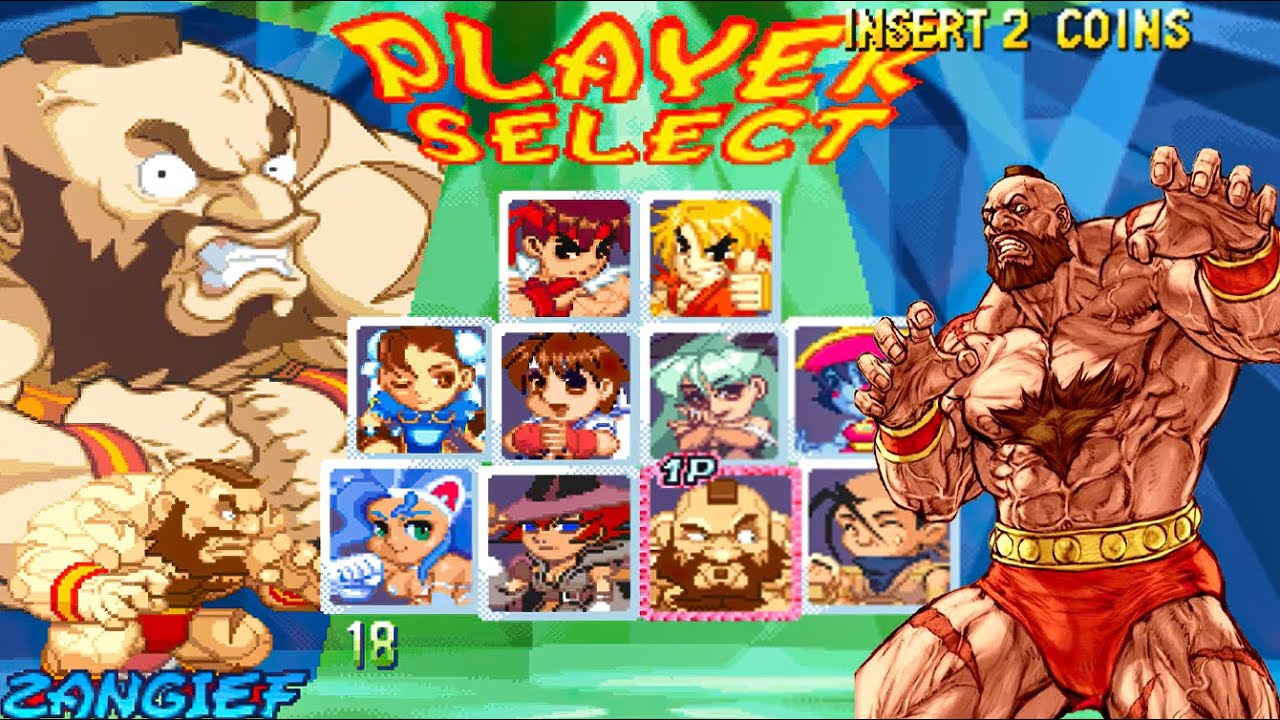Select Ryu's character portrait

tap(569, 256)
